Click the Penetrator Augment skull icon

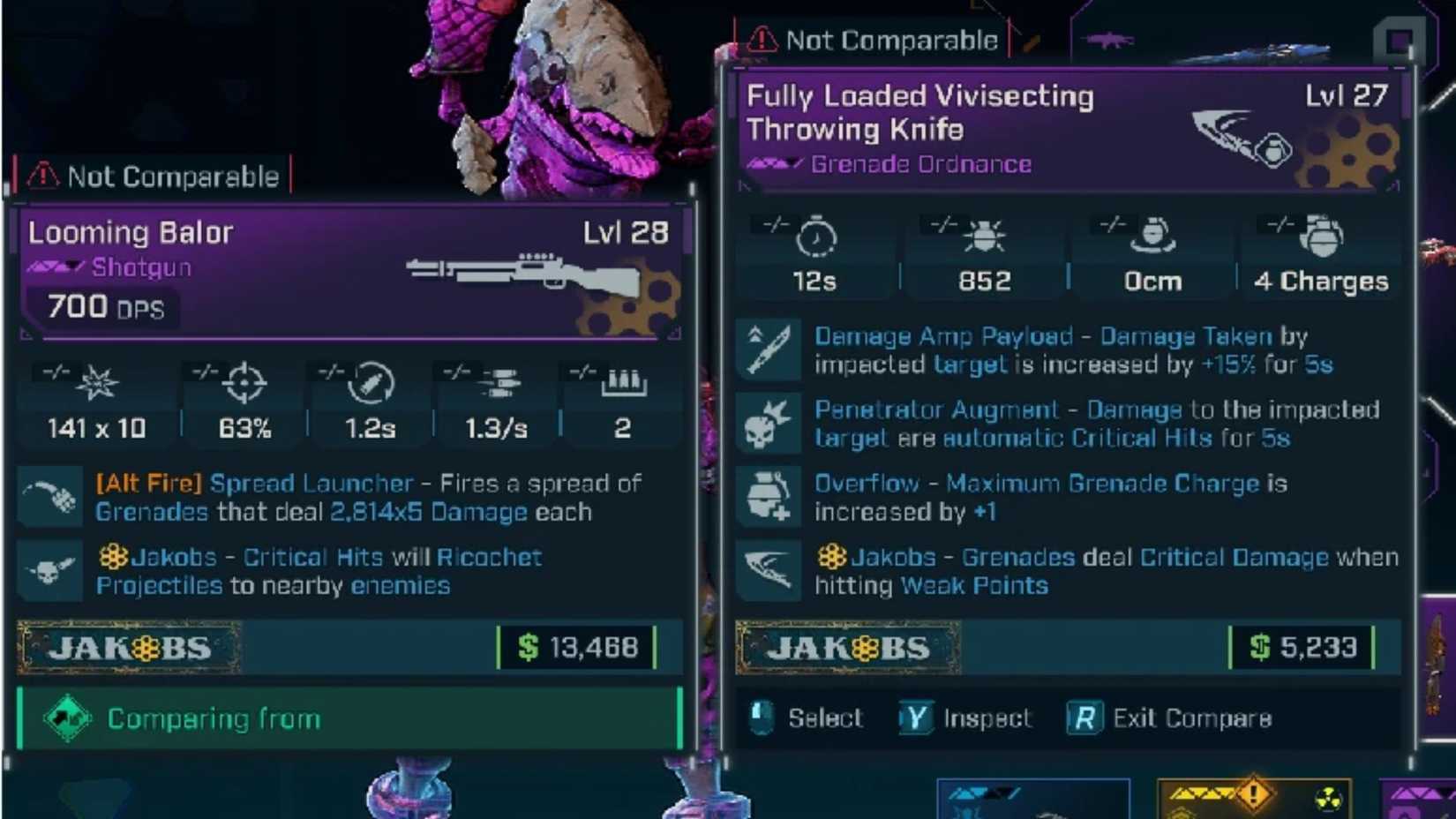point(769,422)
